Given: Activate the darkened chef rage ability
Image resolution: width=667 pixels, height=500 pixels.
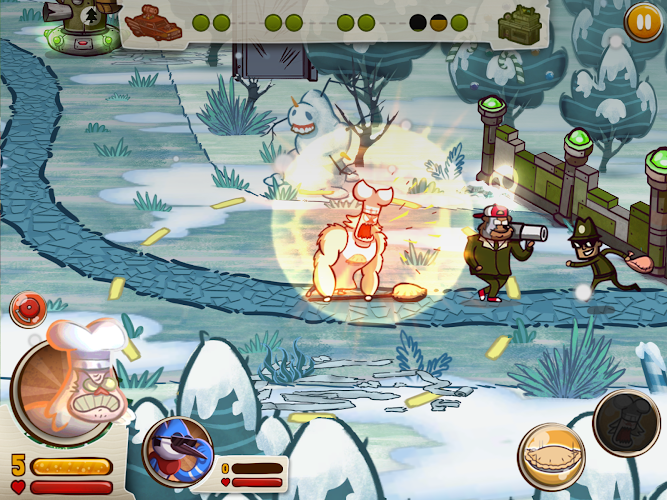Looking at the screenshot, I should [627, 422].
